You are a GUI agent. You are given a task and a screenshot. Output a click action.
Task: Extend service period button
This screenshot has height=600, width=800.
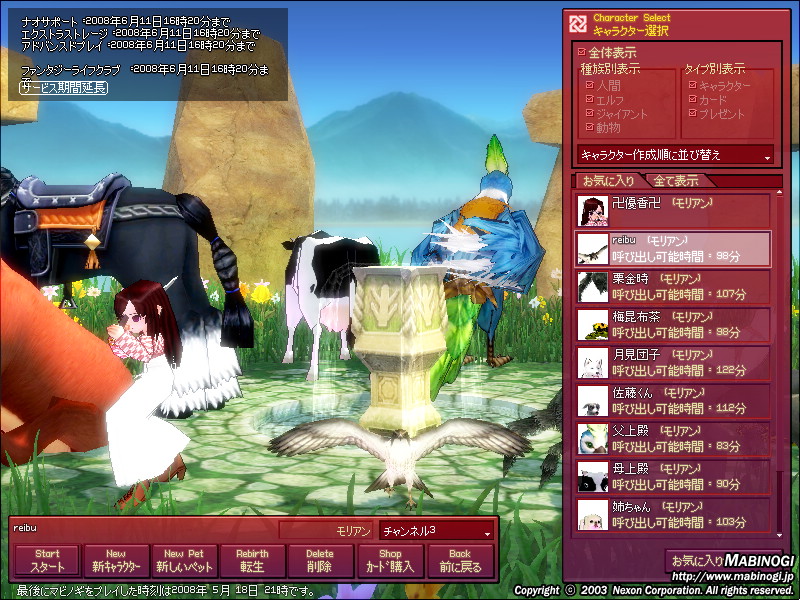coord(64,87)
